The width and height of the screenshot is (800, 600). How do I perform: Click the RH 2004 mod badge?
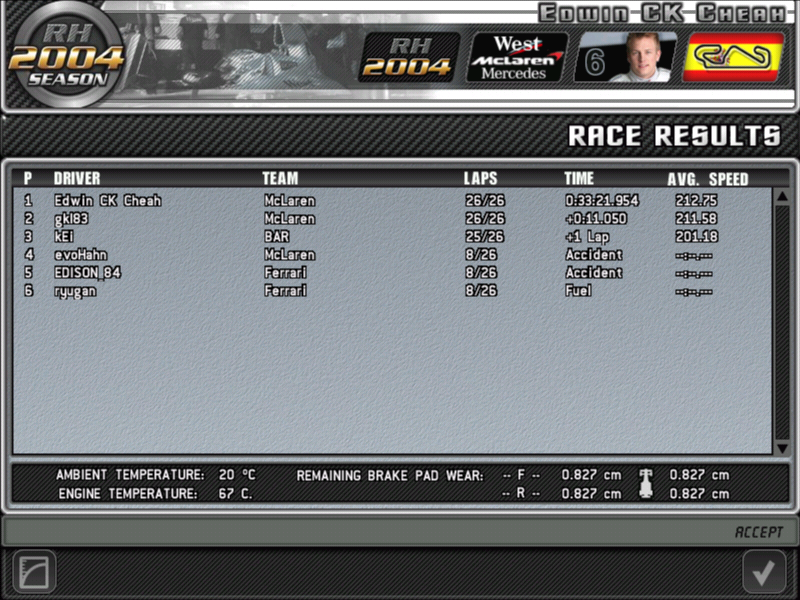tap(408, 57)
